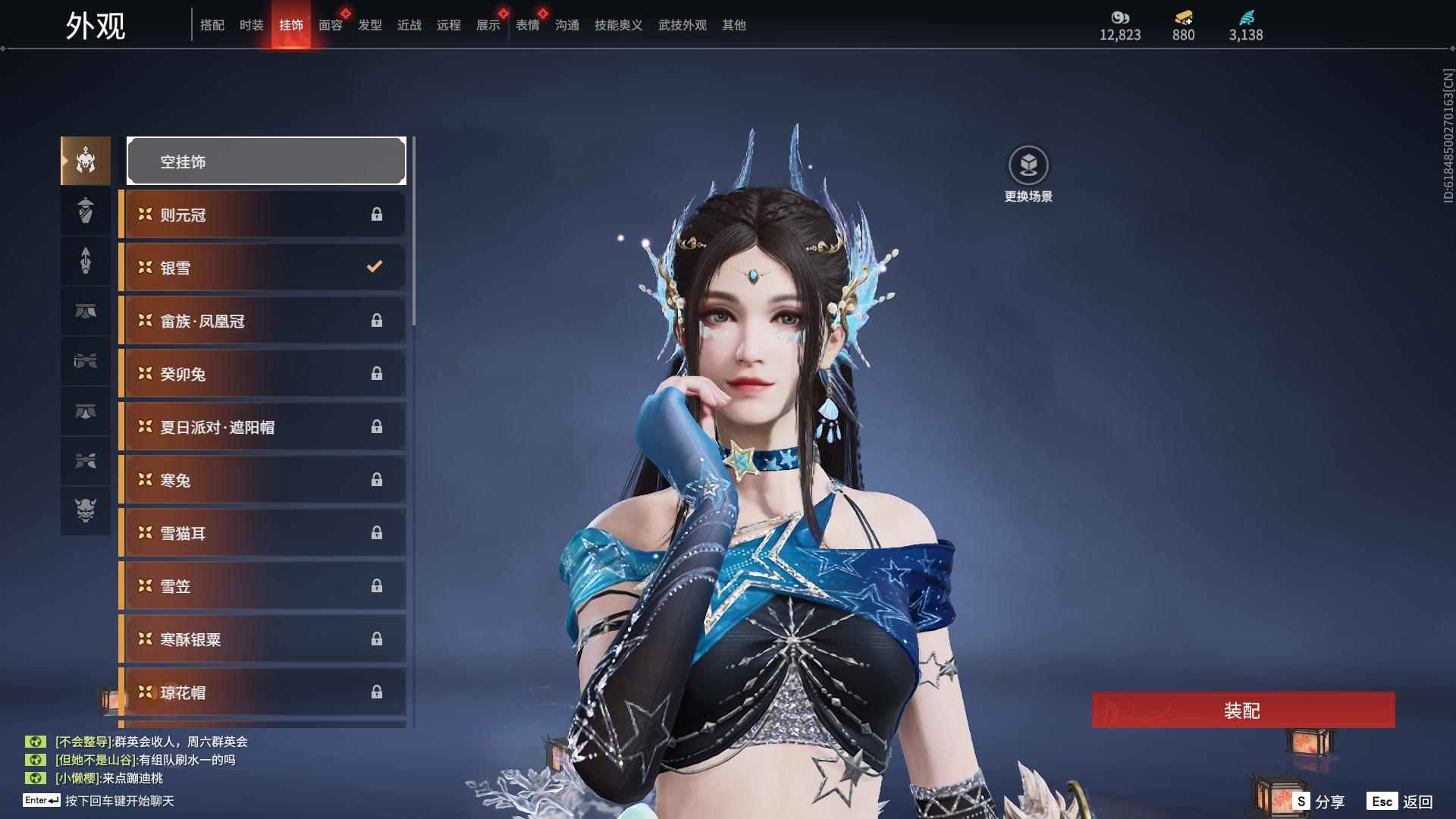Go to the 面容 face tab
This screenshot has height=819, width=1456.
point(330,25)
